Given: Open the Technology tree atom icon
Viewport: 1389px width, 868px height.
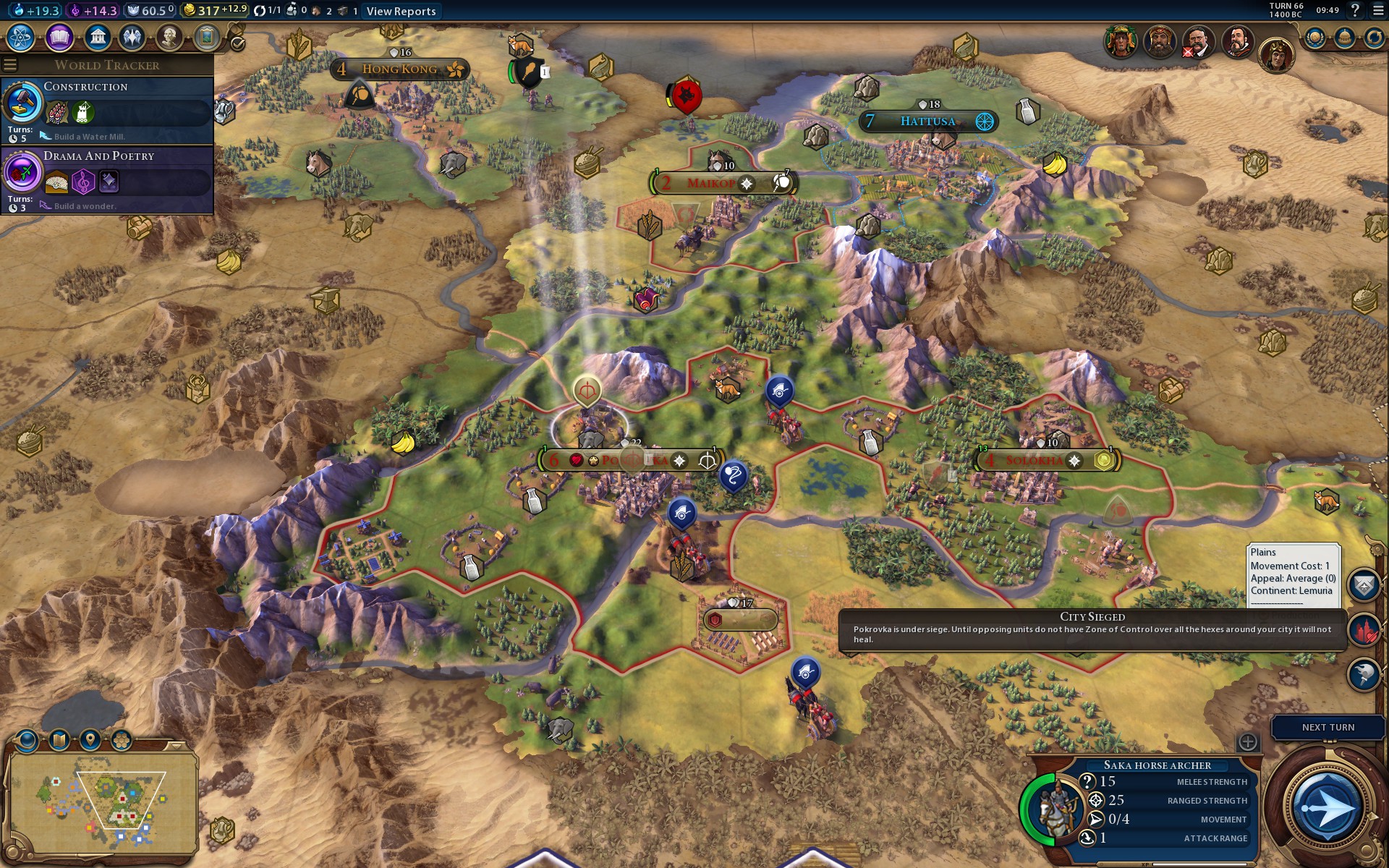Looking at the screenshot, I should [21, 37].
